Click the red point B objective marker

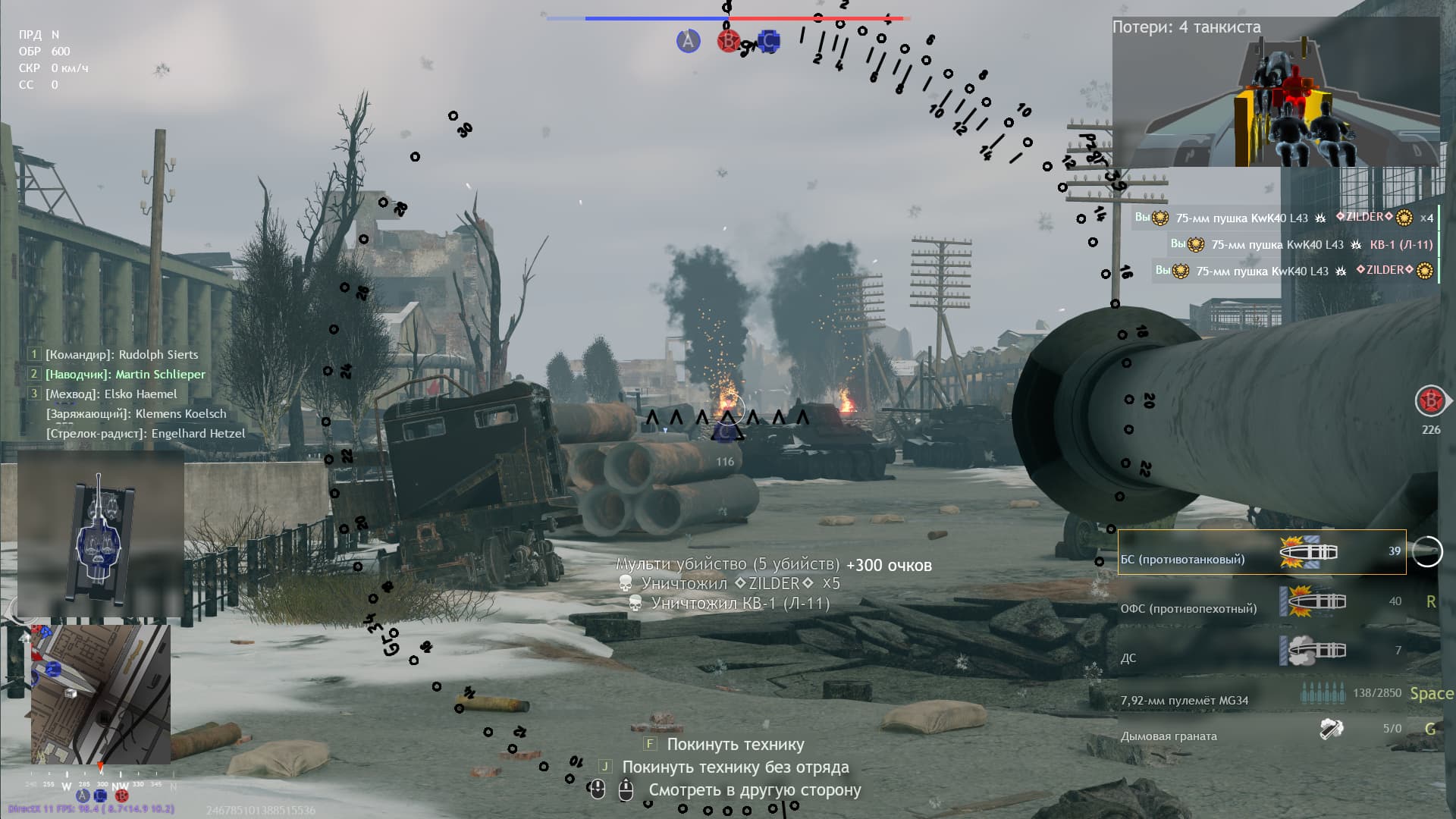tap(728, 41)
